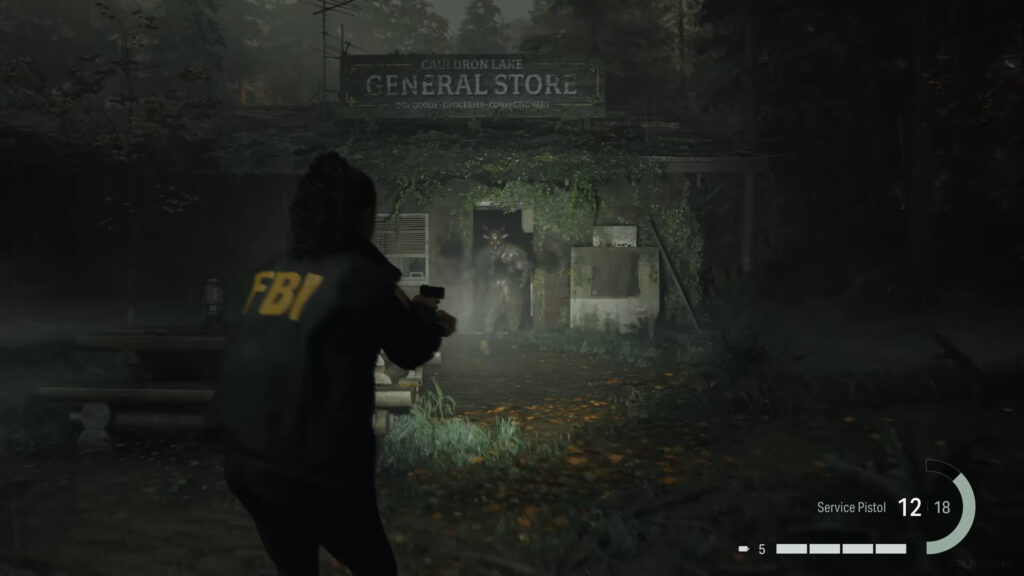Select the Service Pistol weapon label
Screen dimensions: 1024x576
click(x=850, y=508)
